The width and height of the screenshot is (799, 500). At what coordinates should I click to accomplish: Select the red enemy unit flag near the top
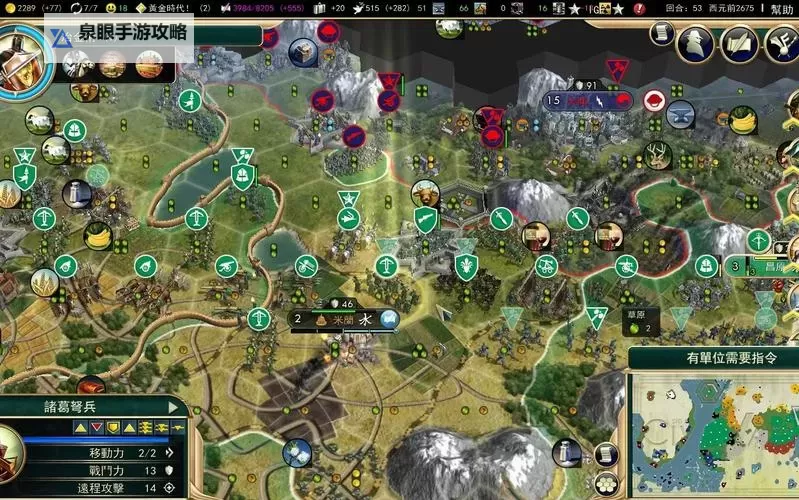(389, 81)
